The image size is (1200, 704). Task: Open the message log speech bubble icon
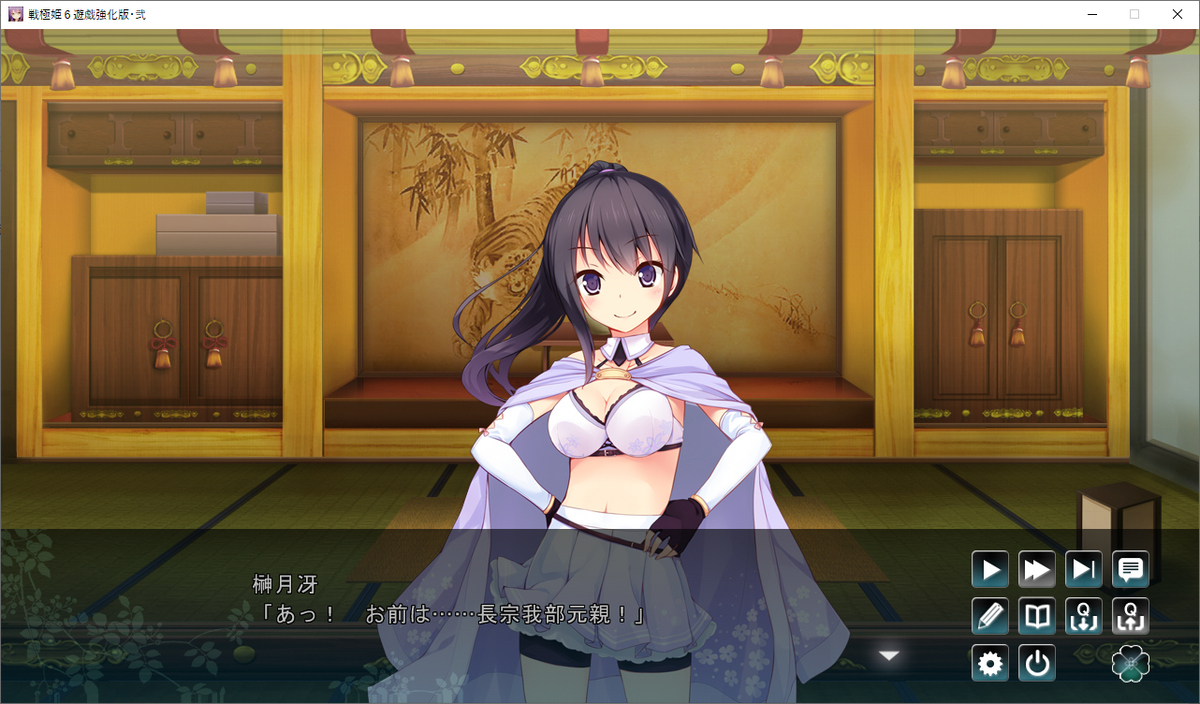(x=1131, y=570)
